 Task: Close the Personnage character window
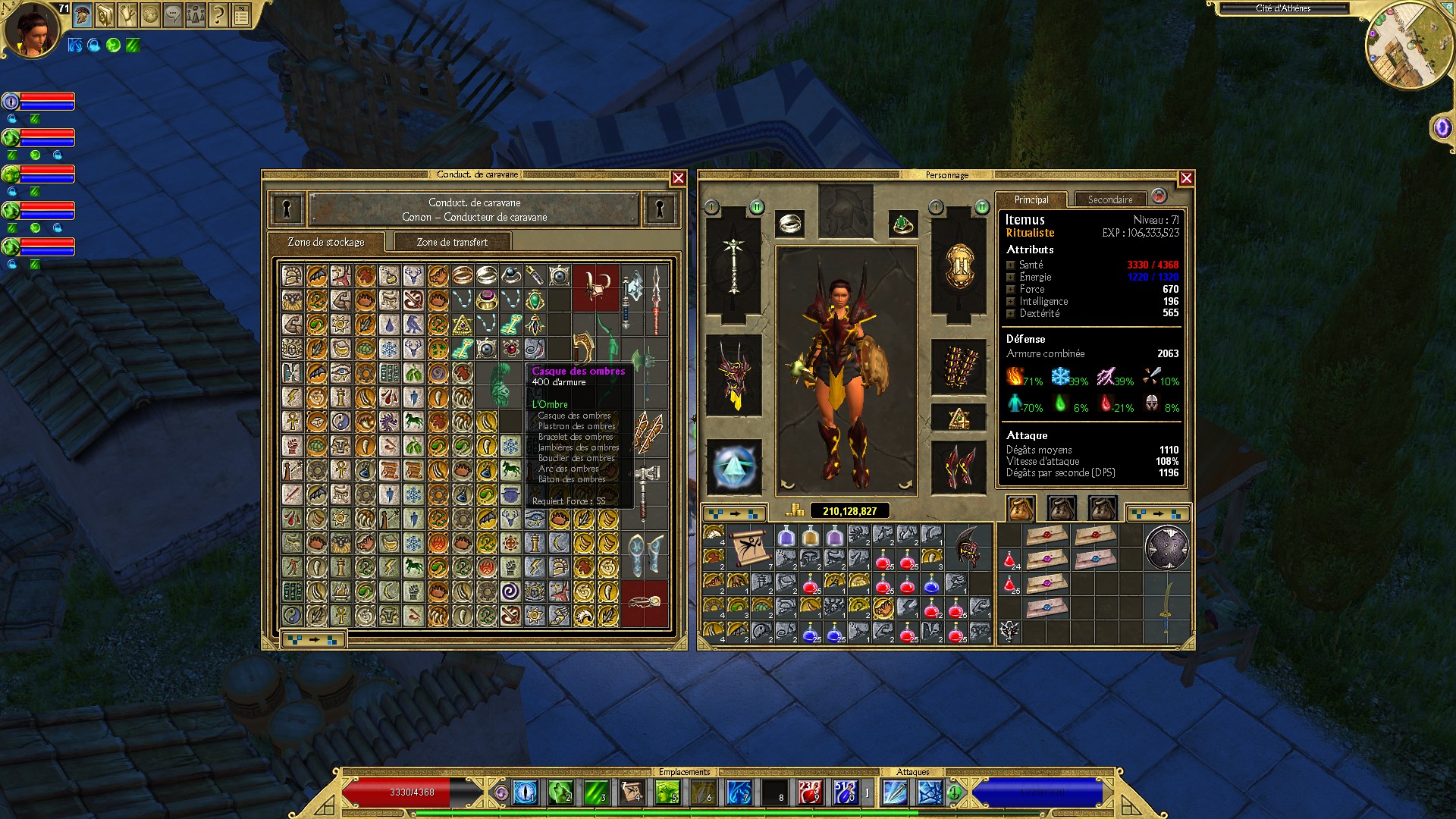1186,178
